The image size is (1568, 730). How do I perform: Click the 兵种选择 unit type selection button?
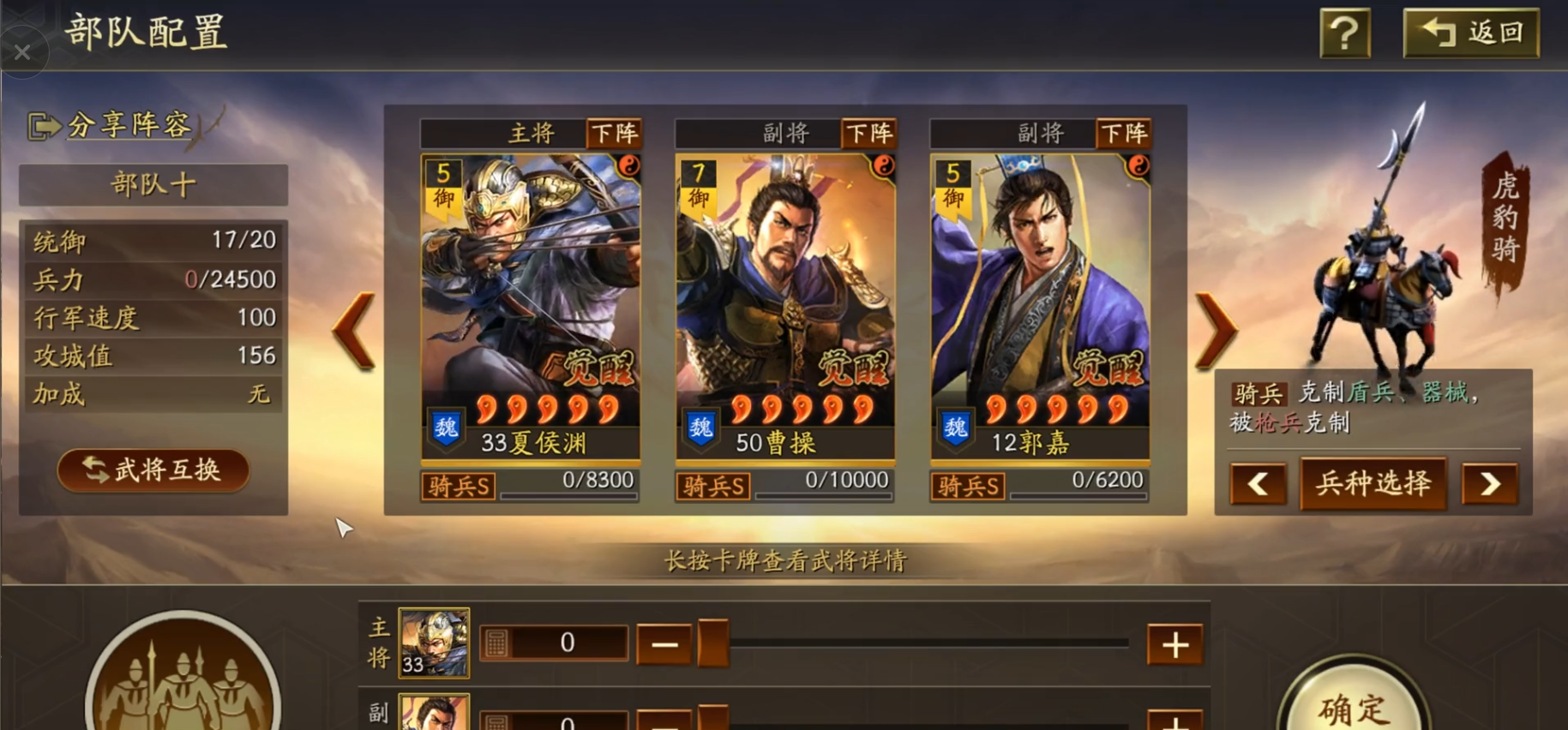coord(1373,484)
